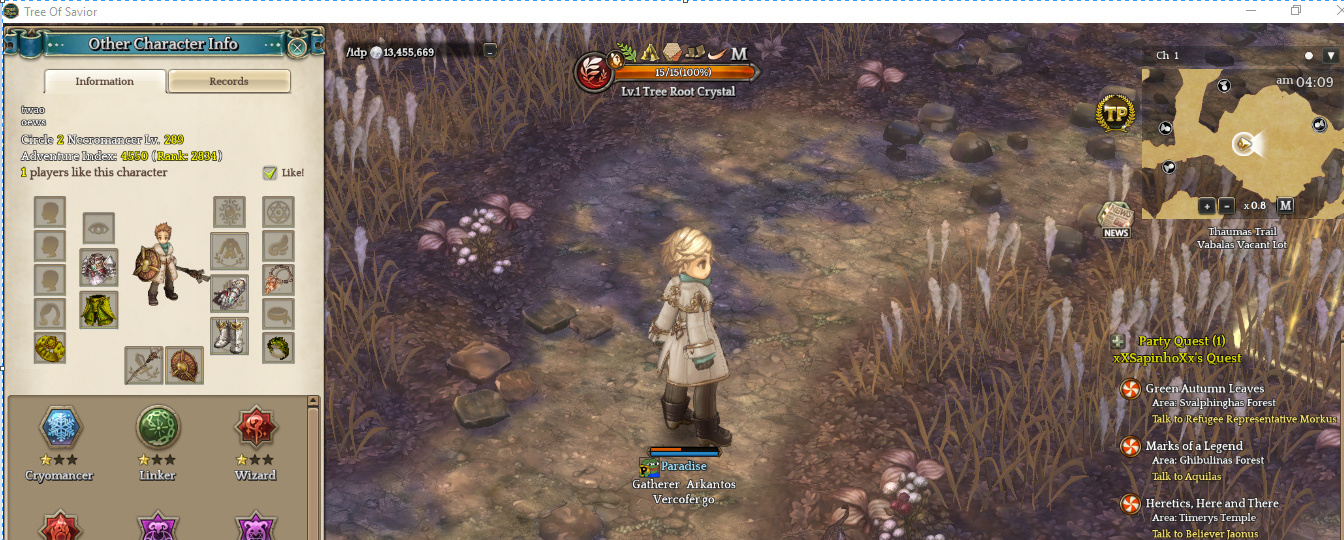Image resolution: width=1344 pixels, height=540 pixels.
Task: Close the Other Character Info panel
Action: (x=297, y=46)
